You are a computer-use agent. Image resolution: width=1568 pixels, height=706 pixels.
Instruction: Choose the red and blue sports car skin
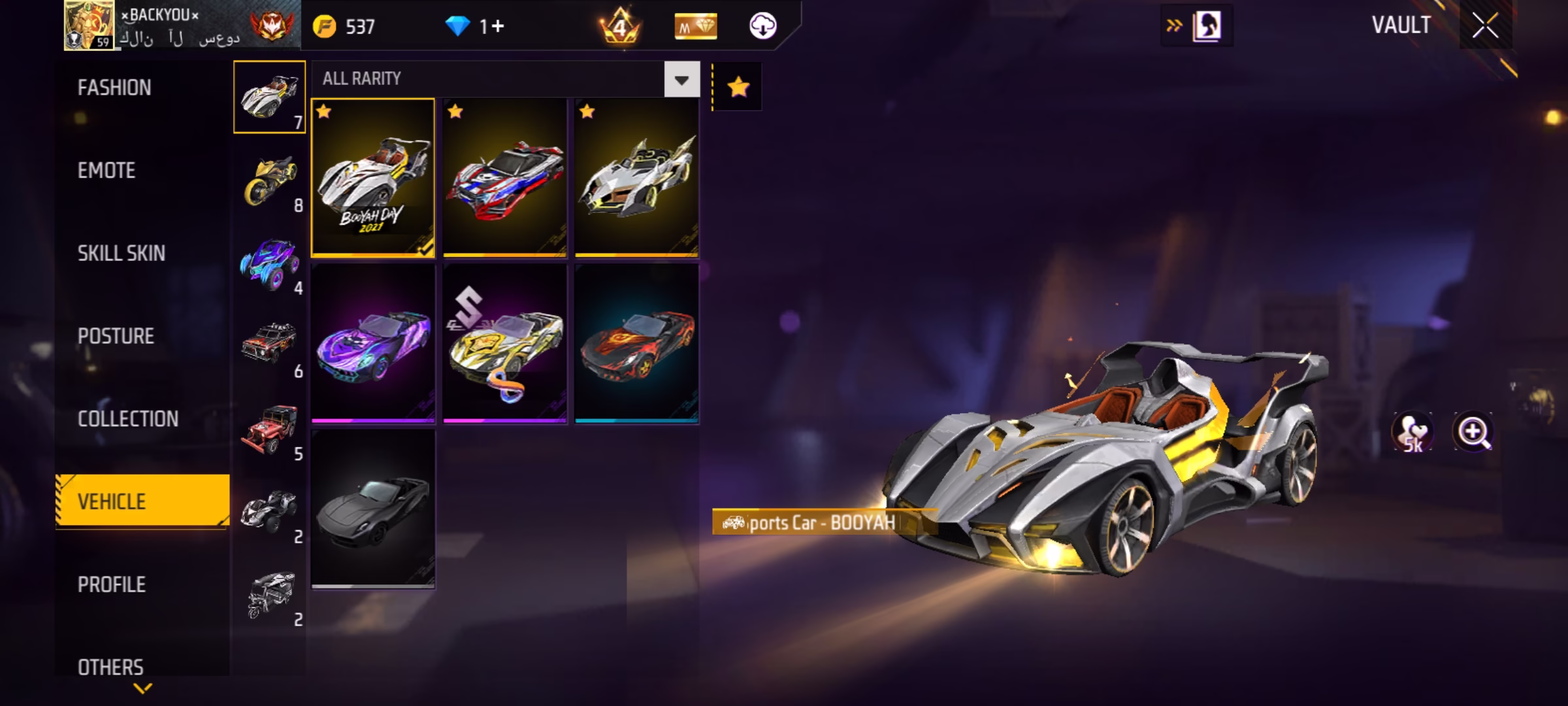point(505,178)
